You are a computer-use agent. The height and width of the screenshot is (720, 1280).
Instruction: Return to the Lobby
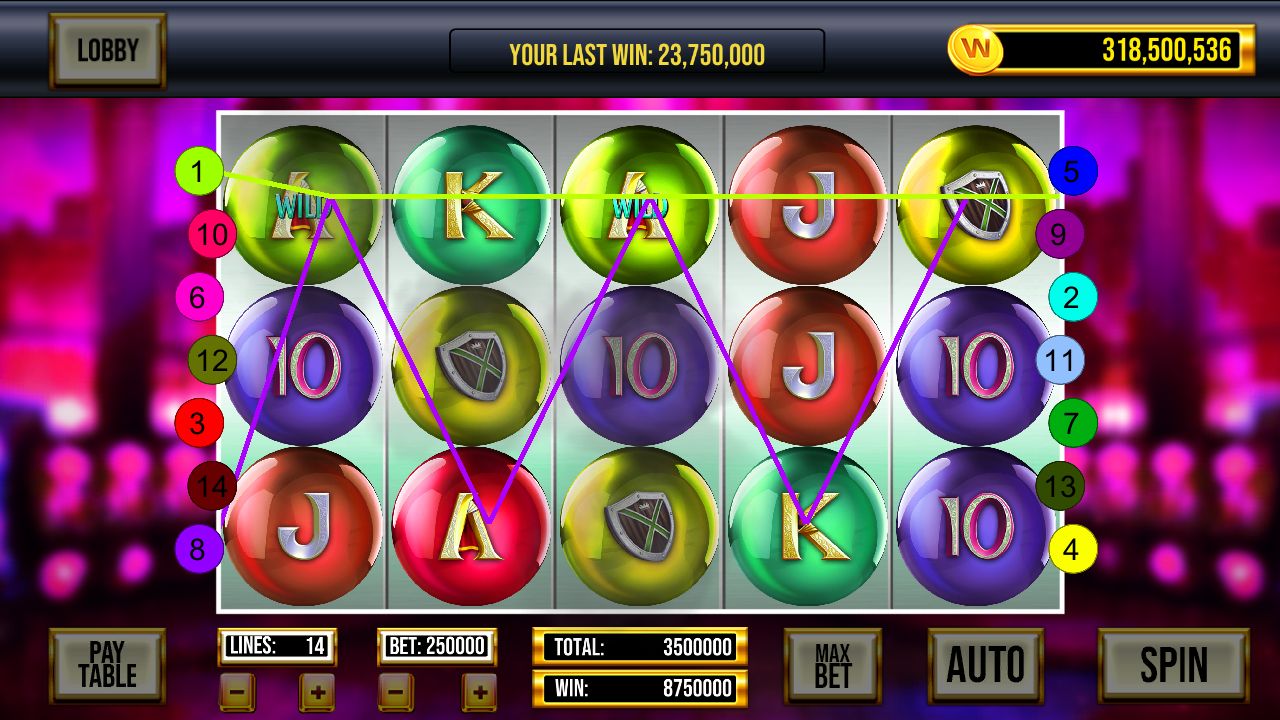click(x=107, y=50)
